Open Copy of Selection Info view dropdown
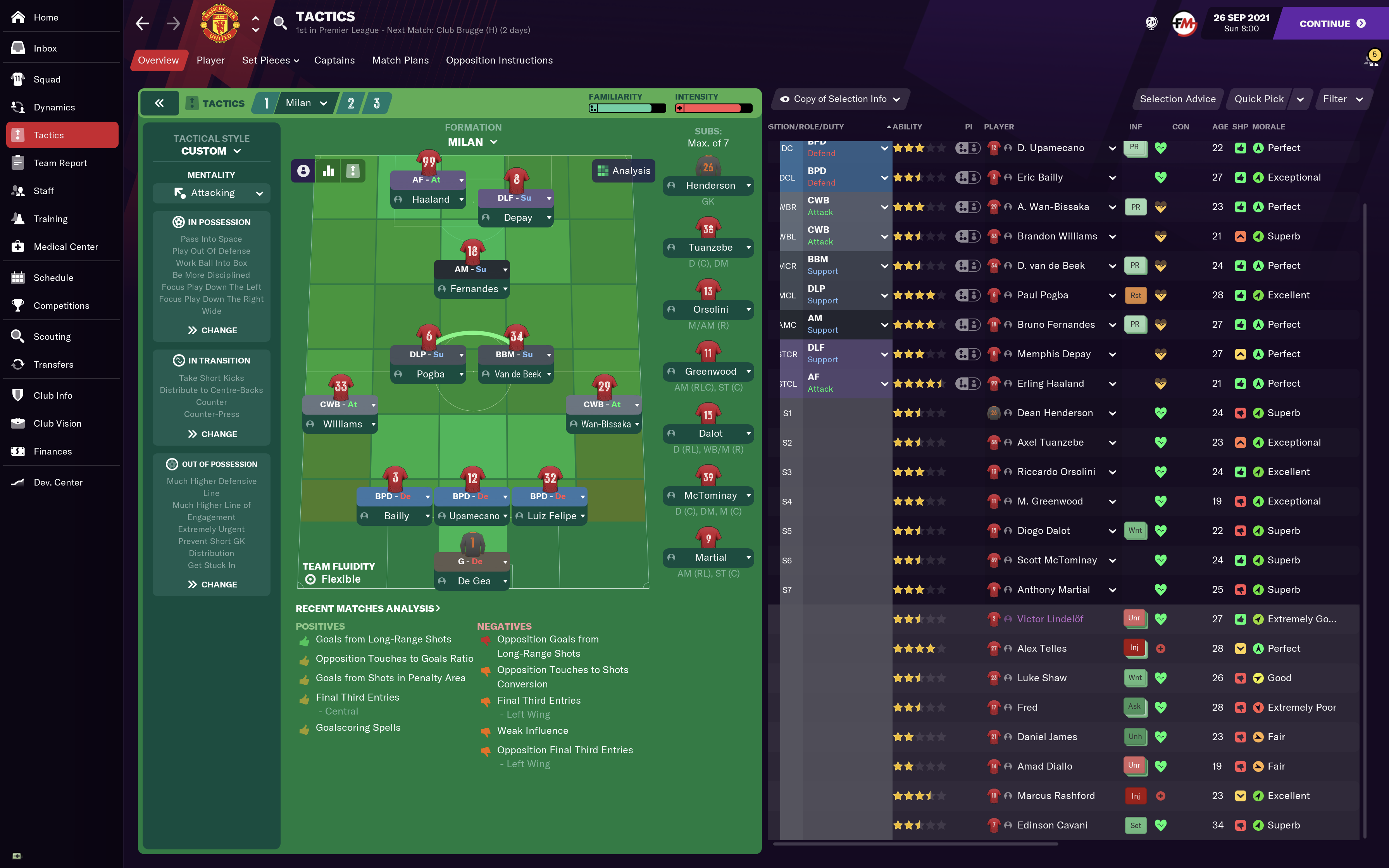Image resolution: width=1389 pixels, height=868 pixels. point(839,99)
